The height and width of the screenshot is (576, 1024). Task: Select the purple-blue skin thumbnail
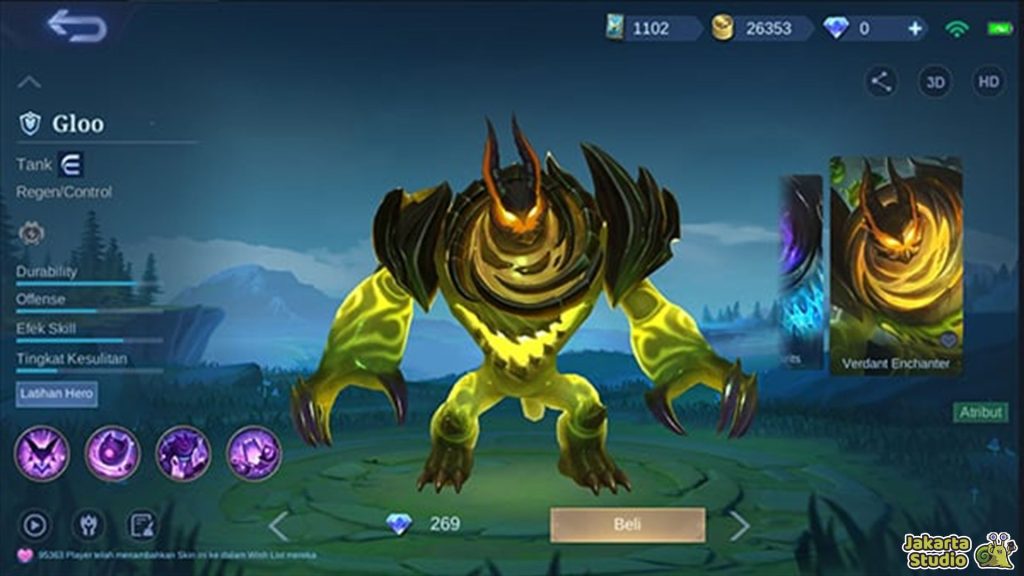801,270
